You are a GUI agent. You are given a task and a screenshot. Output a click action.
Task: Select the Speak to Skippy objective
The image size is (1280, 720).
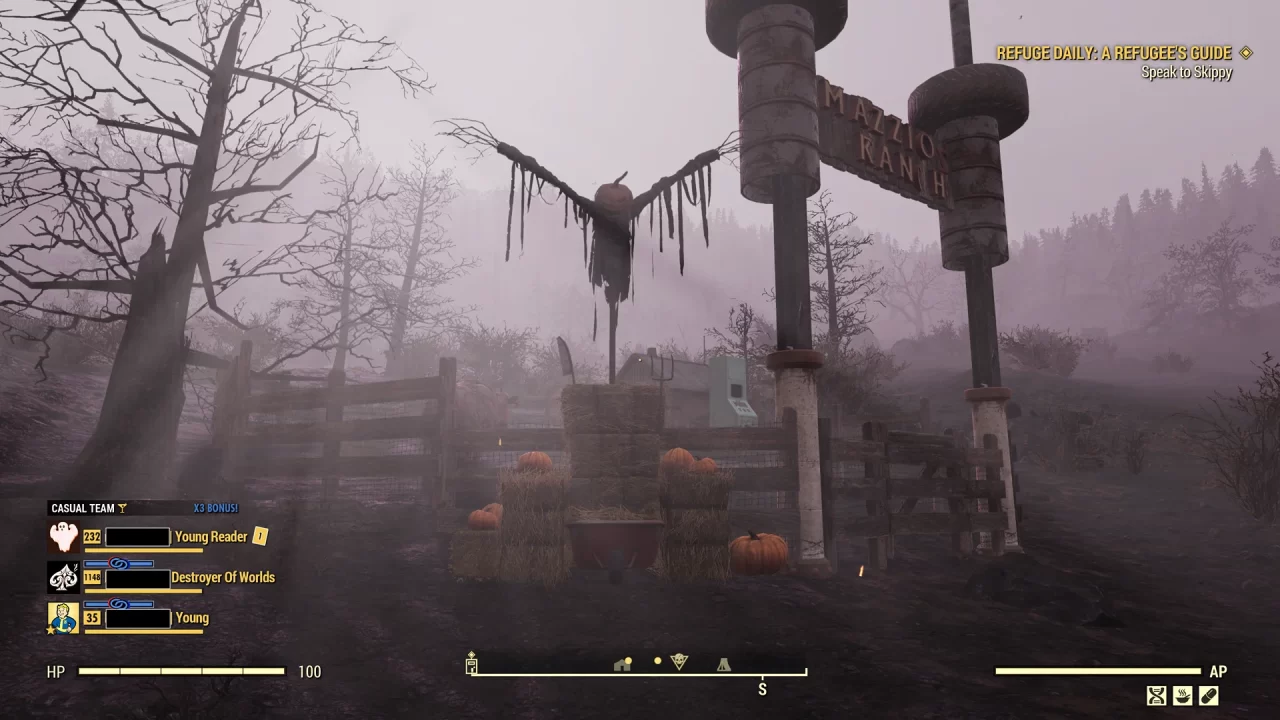click(x=1186, y=72)
